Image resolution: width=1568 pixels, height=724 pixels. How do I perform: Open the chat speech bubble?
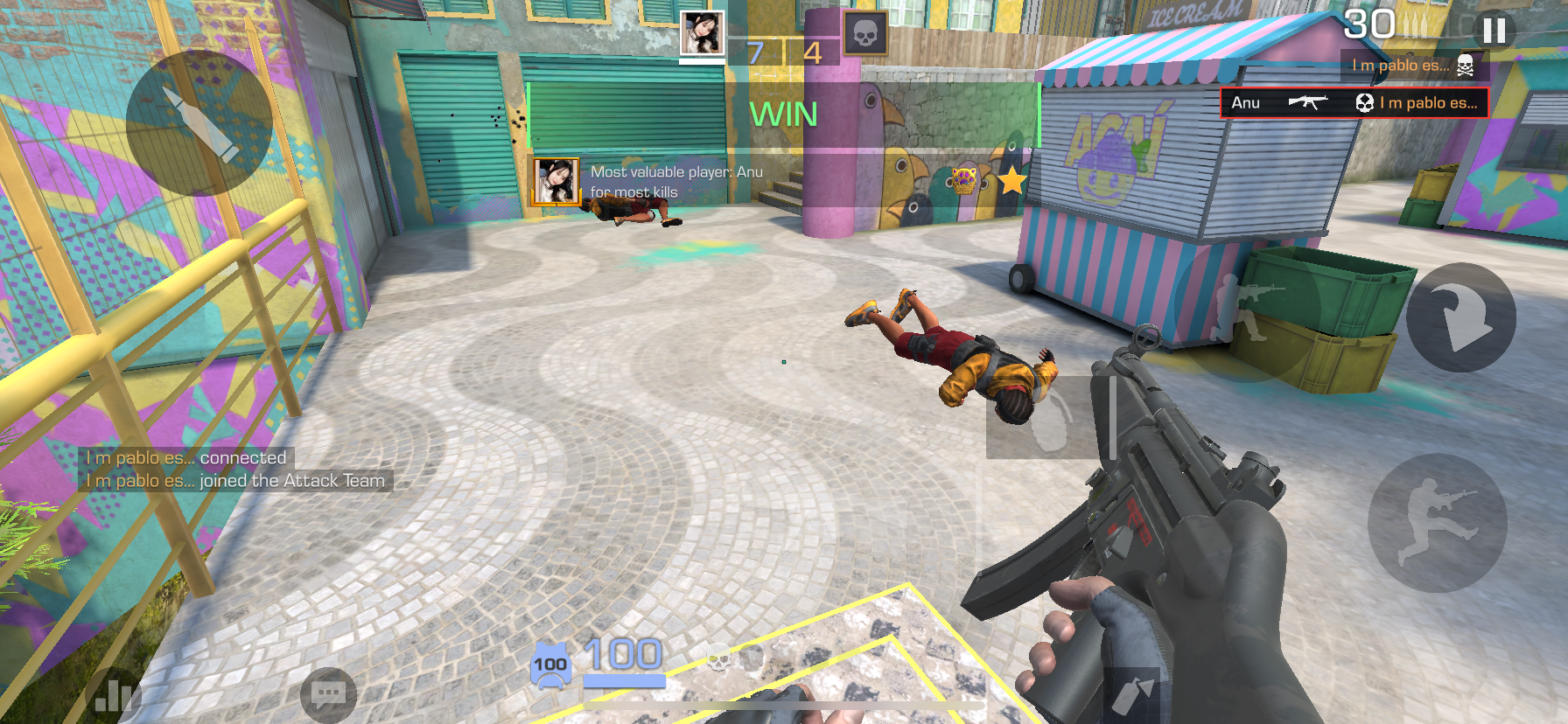[328, 695]
